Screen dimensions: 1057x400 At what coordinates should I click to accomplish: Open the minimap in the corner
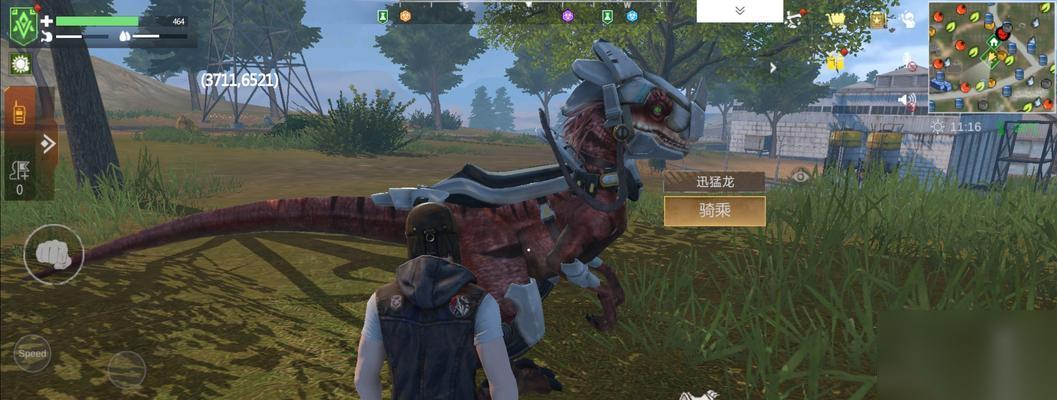[x=991, y=55]
